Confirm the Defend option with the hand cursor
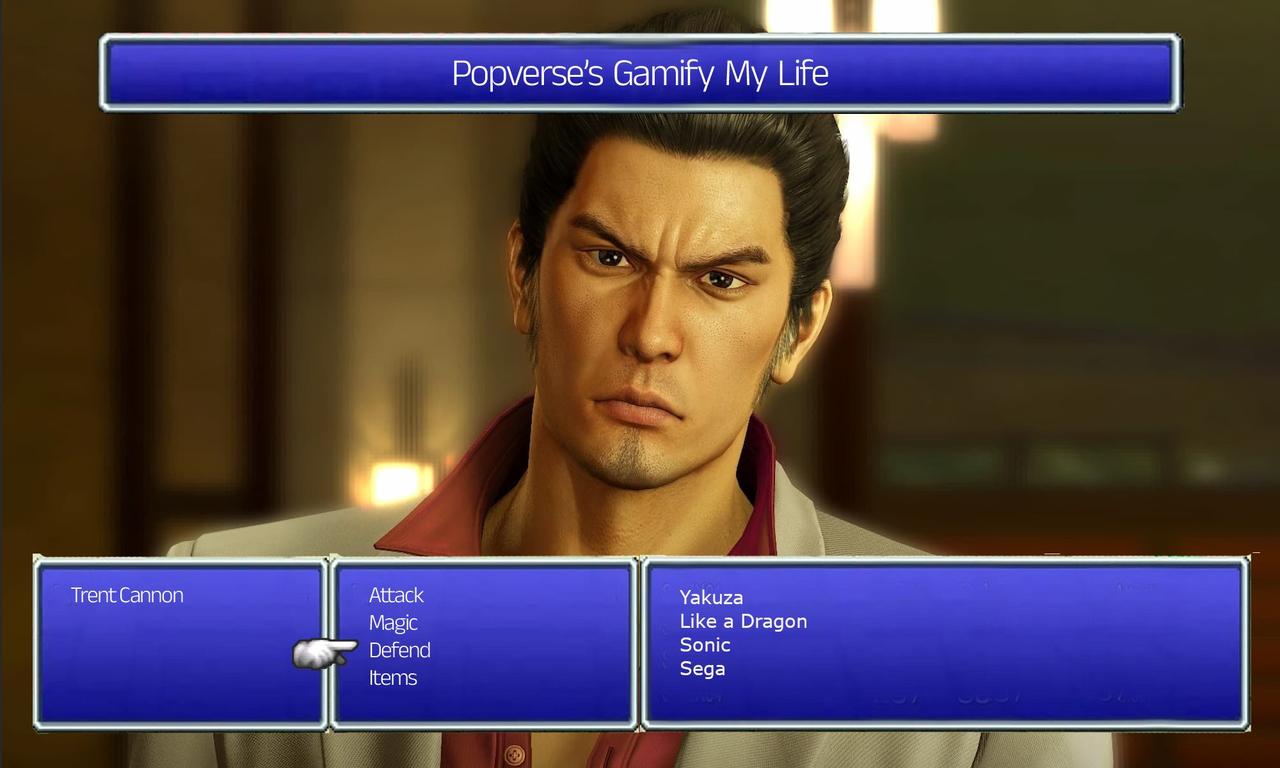Image resolution: width=1280 pixels, height=768 pixels. (x=400, y=650)
